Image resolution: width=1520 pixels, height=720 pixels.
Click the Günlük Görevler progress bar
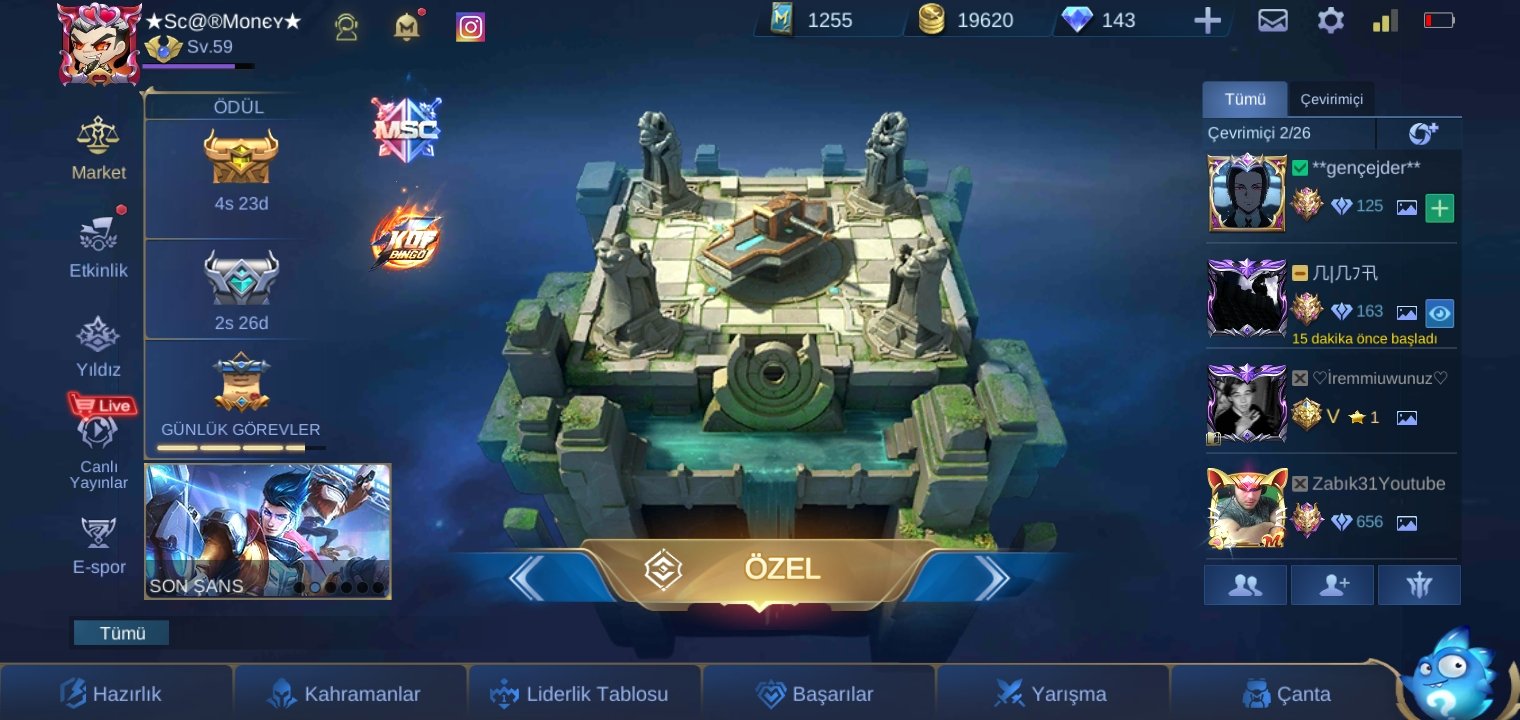[x=240, y=447]
